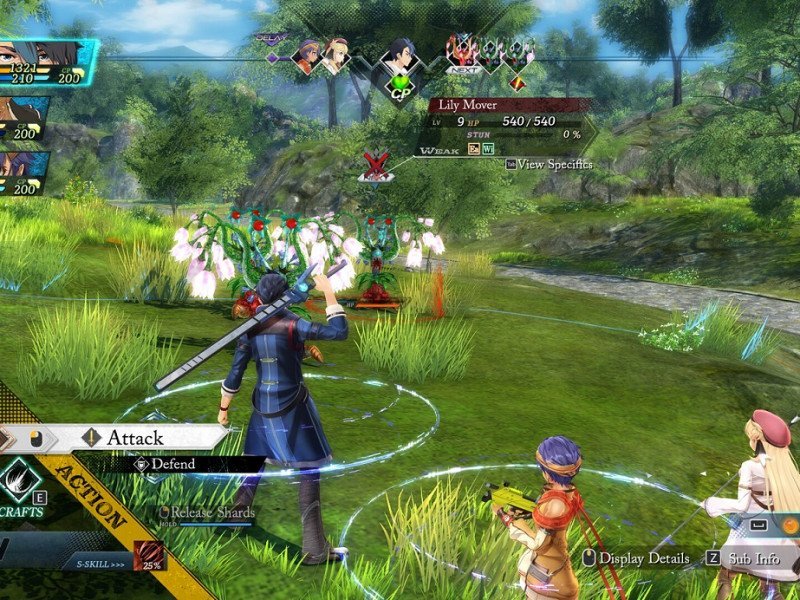
Task: Trigger the S-Skill gauge icon
Action: click(148, 555)
